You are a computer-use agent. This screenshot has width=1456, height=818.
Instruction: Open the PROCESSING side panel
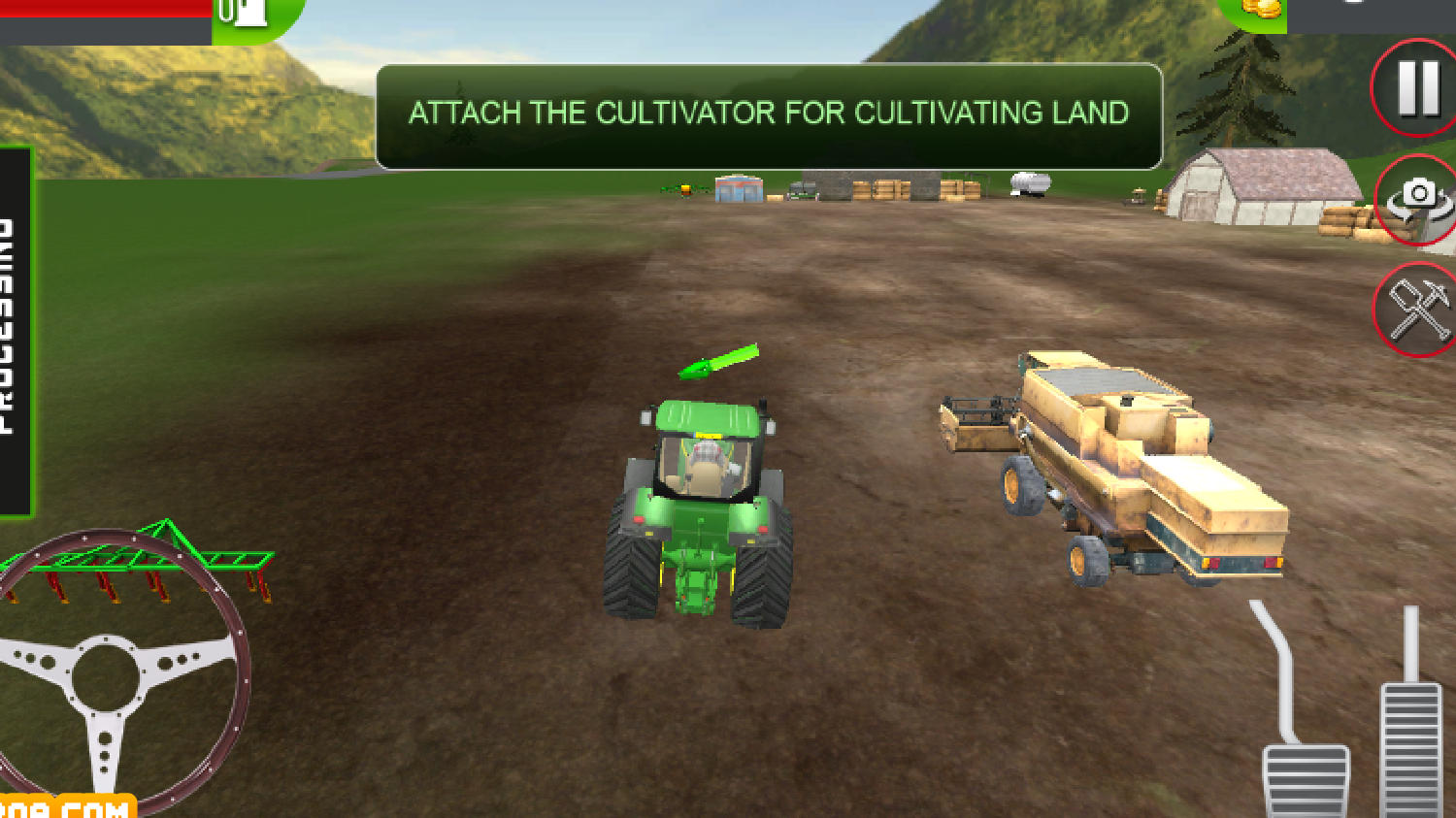(x=15, y=320)
